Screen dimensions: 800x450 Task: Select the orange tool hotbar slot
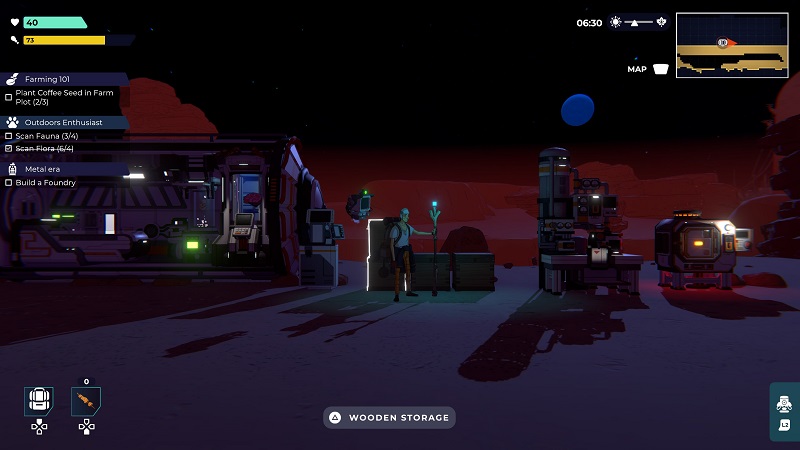pyautogui.click(x=86, y=402)
